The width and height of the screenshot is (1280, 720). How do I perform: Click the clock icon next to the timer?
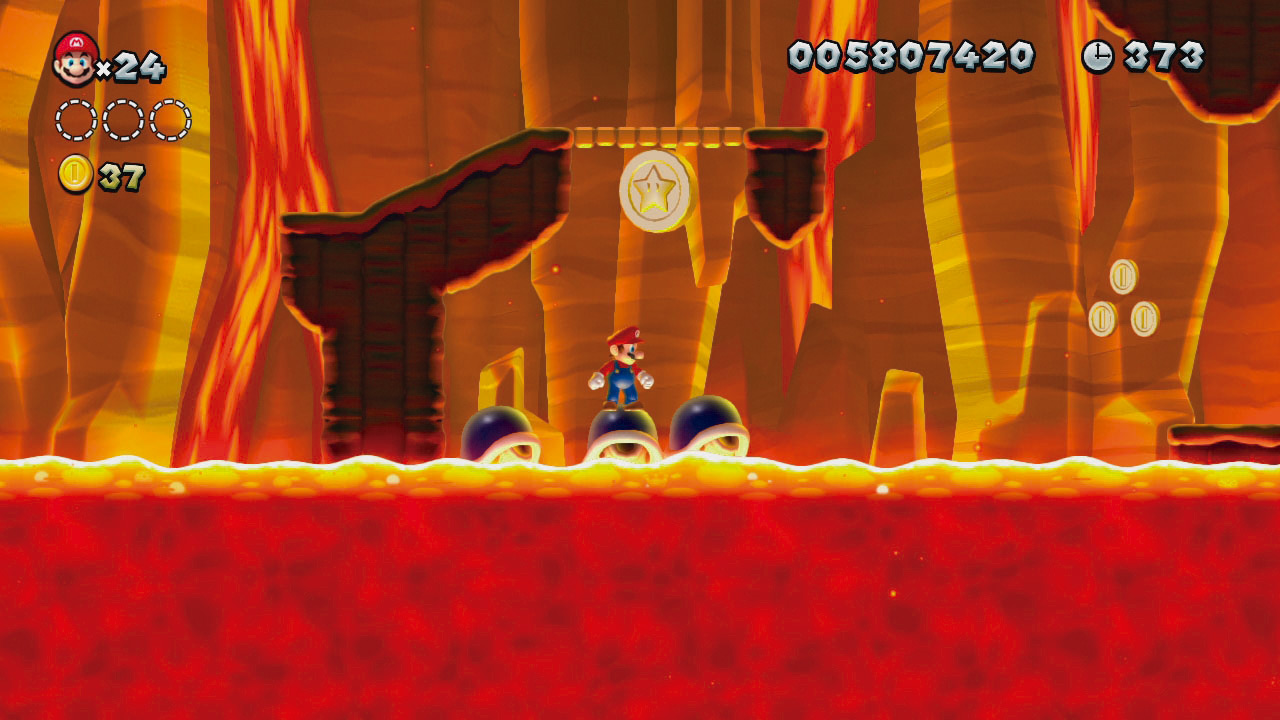click(1098, 57)
